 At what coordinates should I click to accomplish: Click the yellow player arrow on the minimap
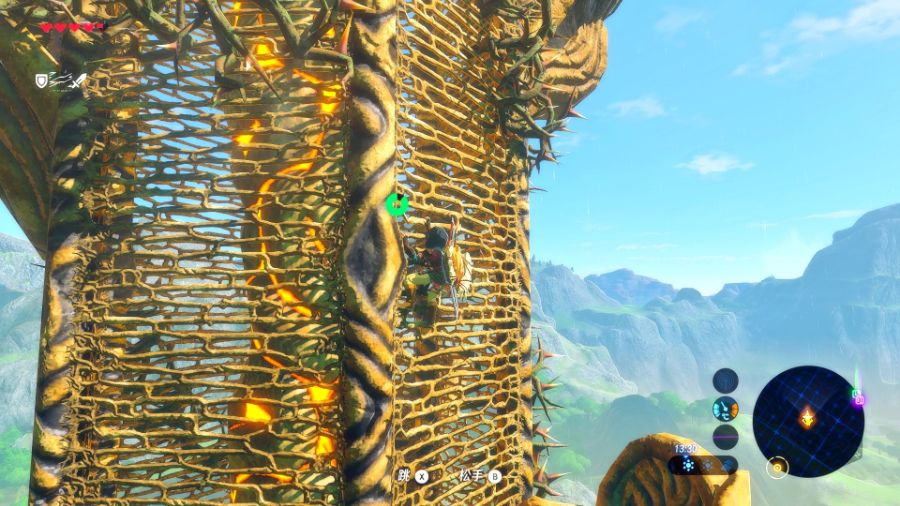pos(808,416)
